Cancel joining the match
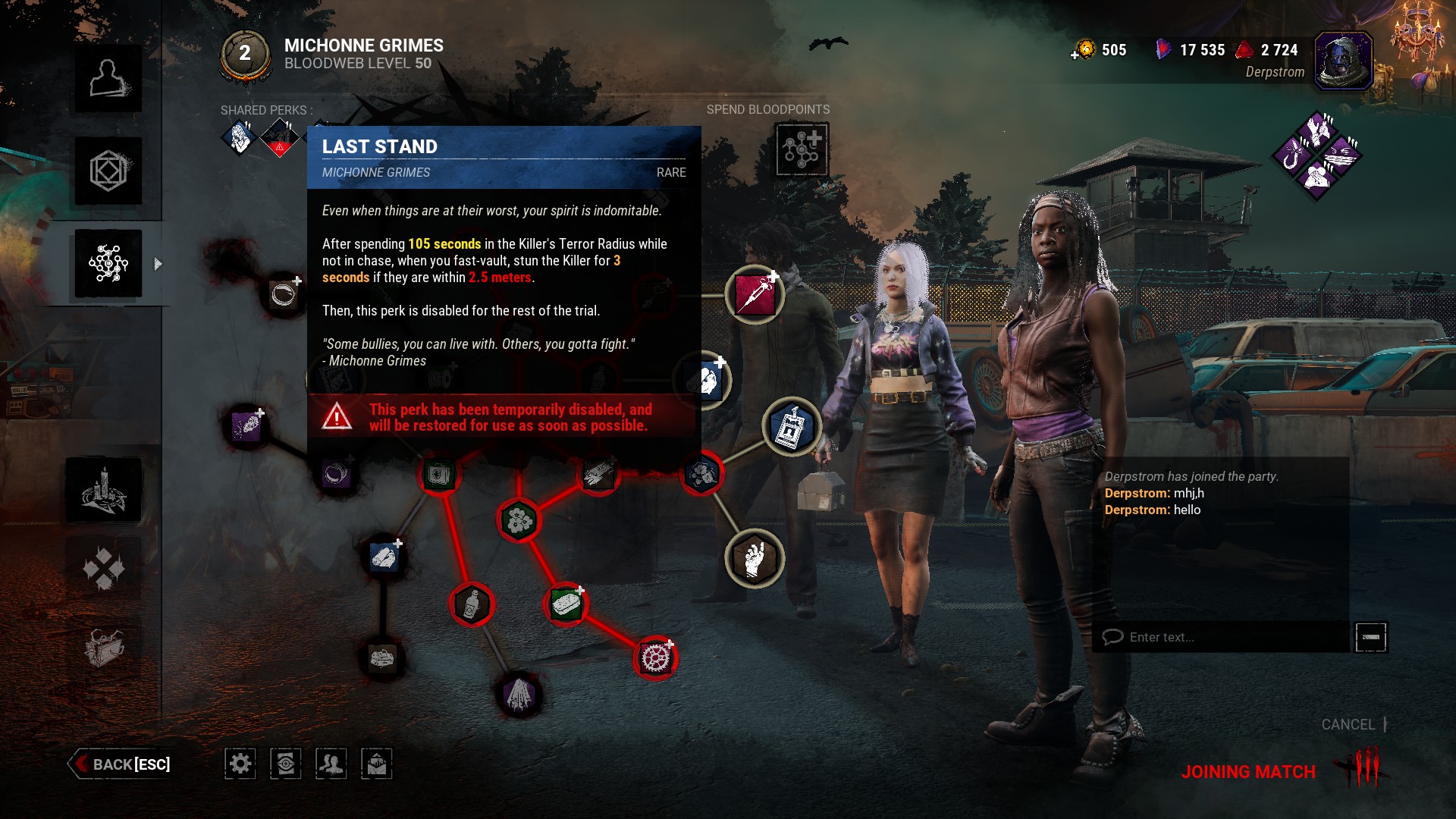 [1348, 724]
